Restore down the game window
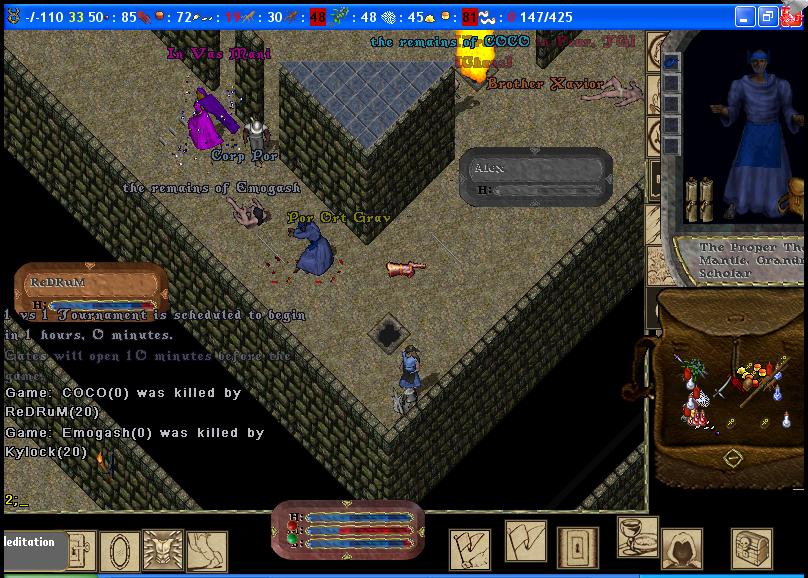This screenshot has width=808, height=578. tap(767, 17)
